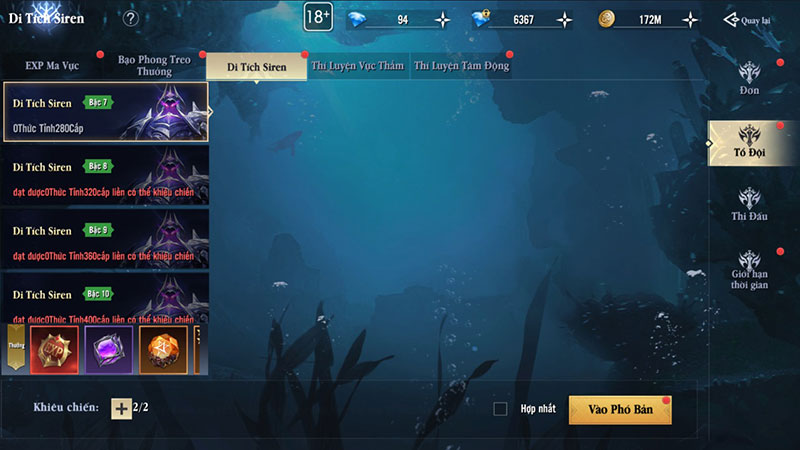Switch to EXP Ma Vực tab
Viewport: 800px width, 450px height.
point(52,66)
